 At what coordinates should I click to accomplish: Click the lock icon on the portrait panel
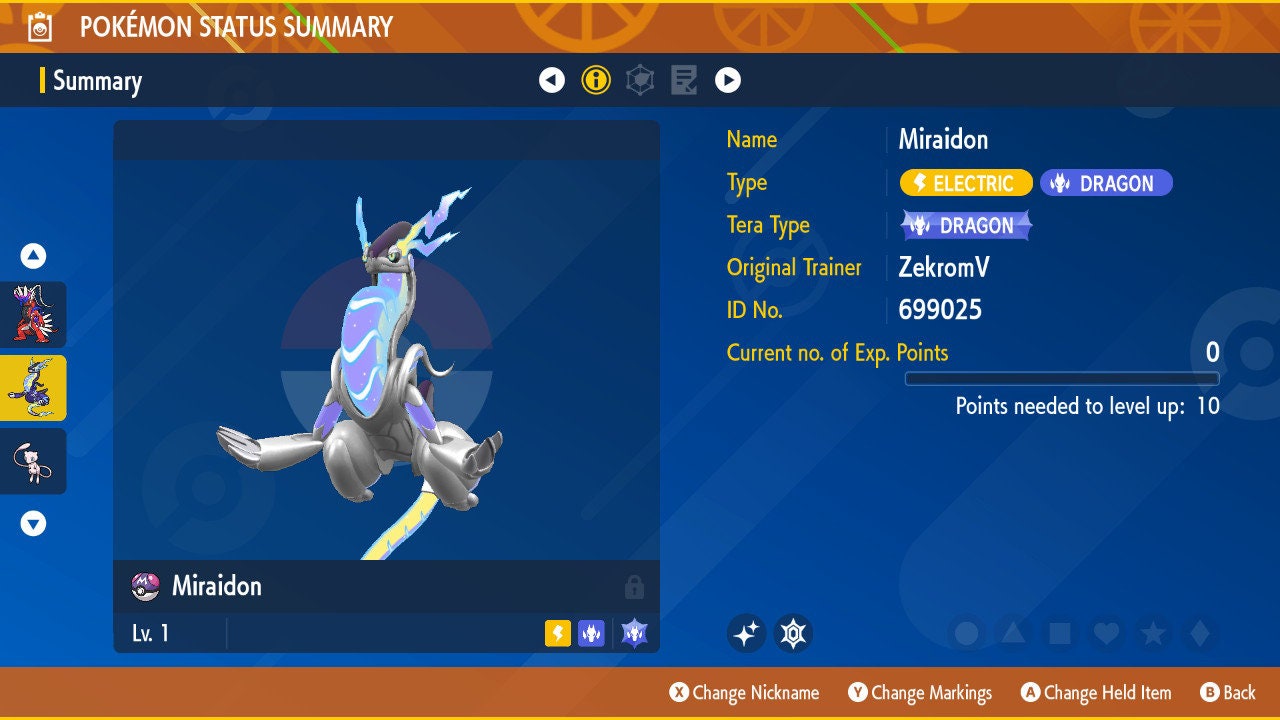636,587
